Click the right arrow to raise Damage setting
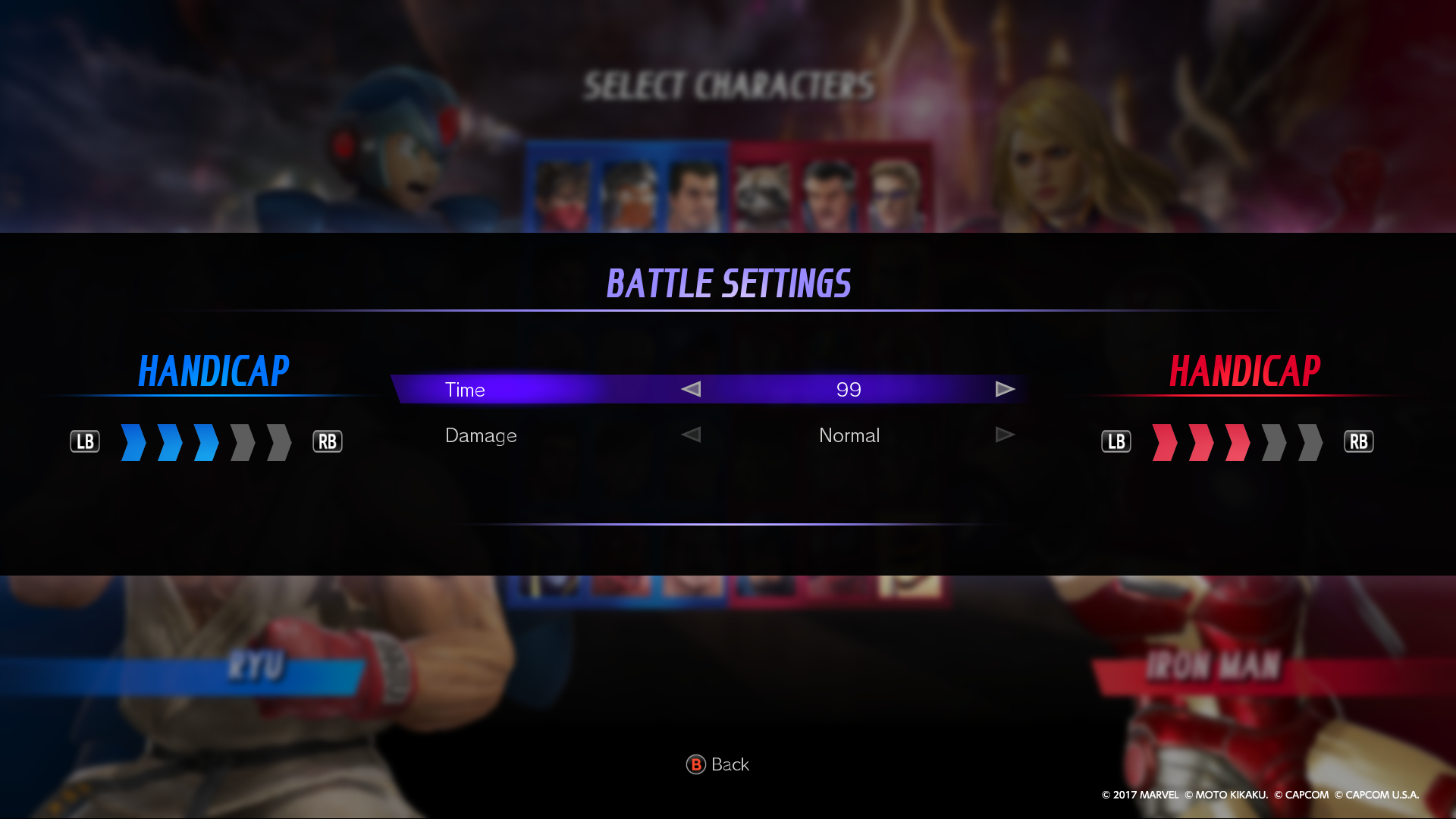 pyautogui.click(x=1006, y=435)
